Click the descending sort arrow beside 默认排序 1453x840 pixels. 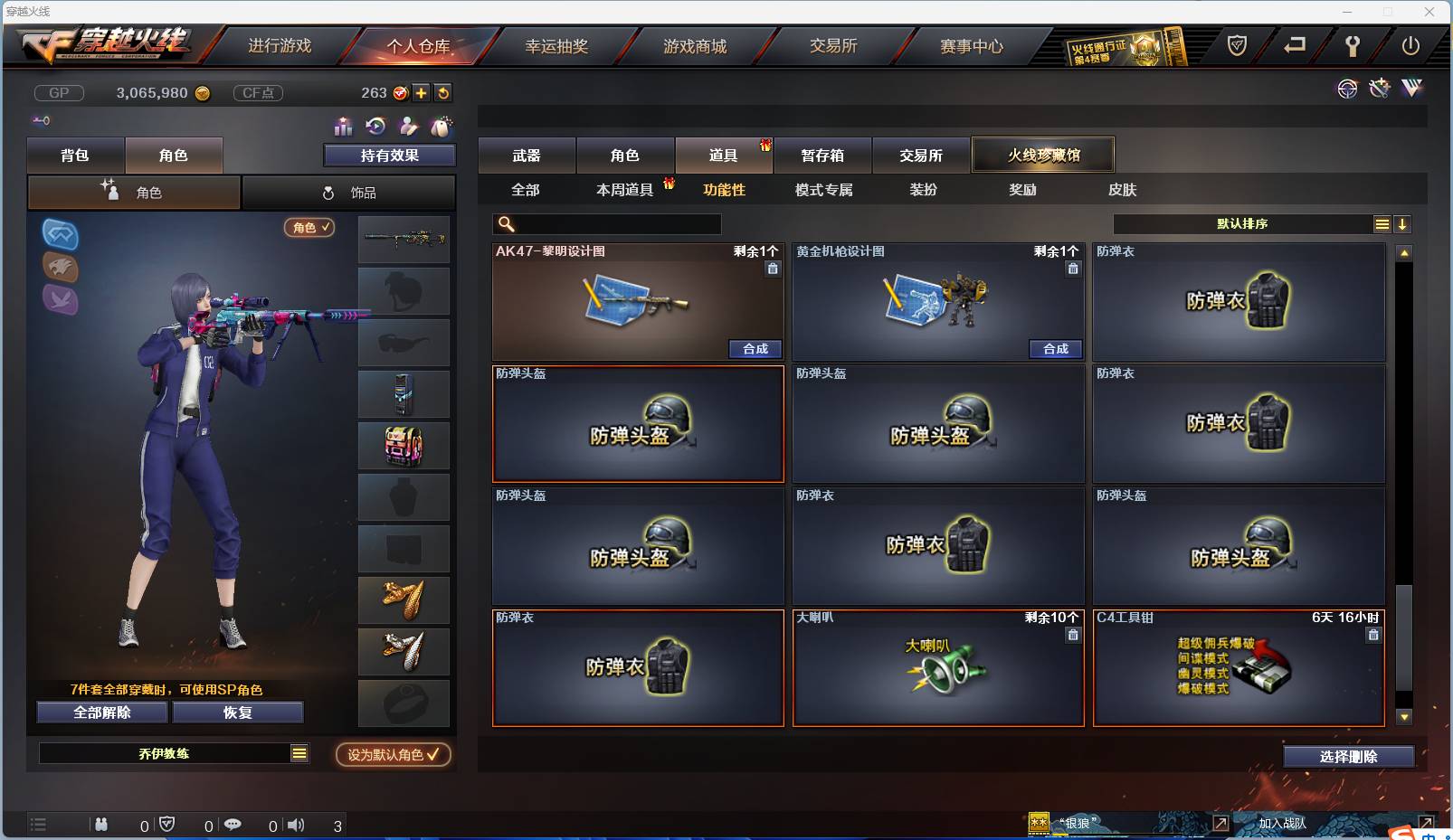1402,223
